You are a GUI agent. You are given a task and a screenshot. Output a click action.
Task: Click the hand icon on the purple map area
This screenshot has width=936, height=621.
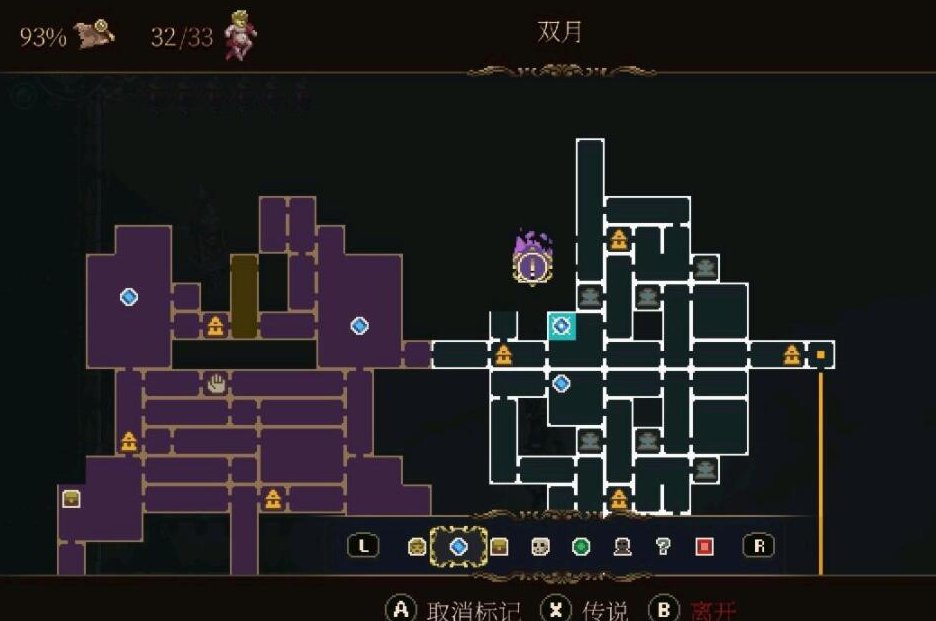point(215,382)
